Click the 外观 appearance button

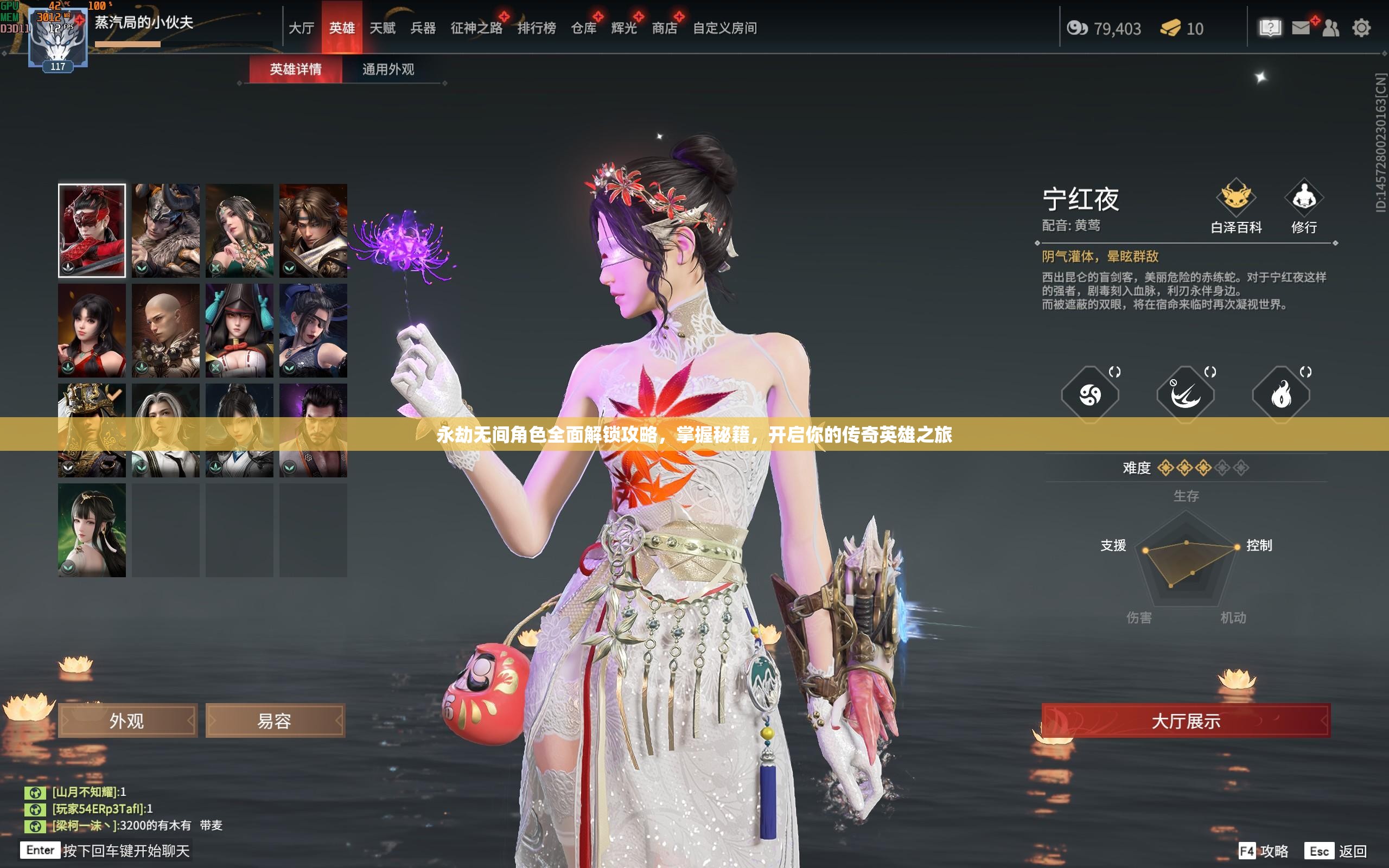[126, 720]
